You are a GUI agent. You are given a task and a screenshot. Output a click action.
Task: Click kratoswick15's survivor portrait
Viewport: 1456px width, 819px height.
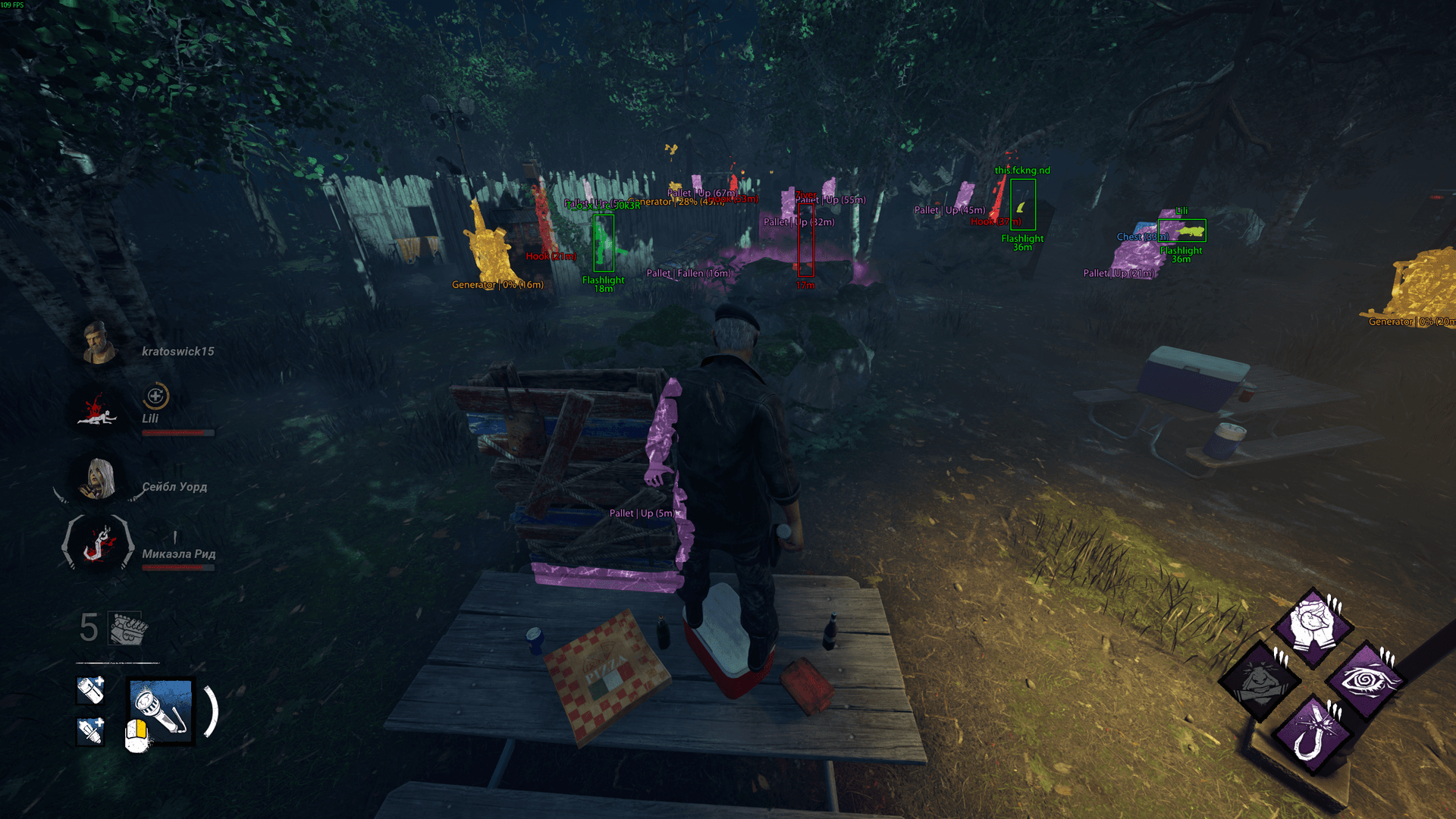pos(99,343)
